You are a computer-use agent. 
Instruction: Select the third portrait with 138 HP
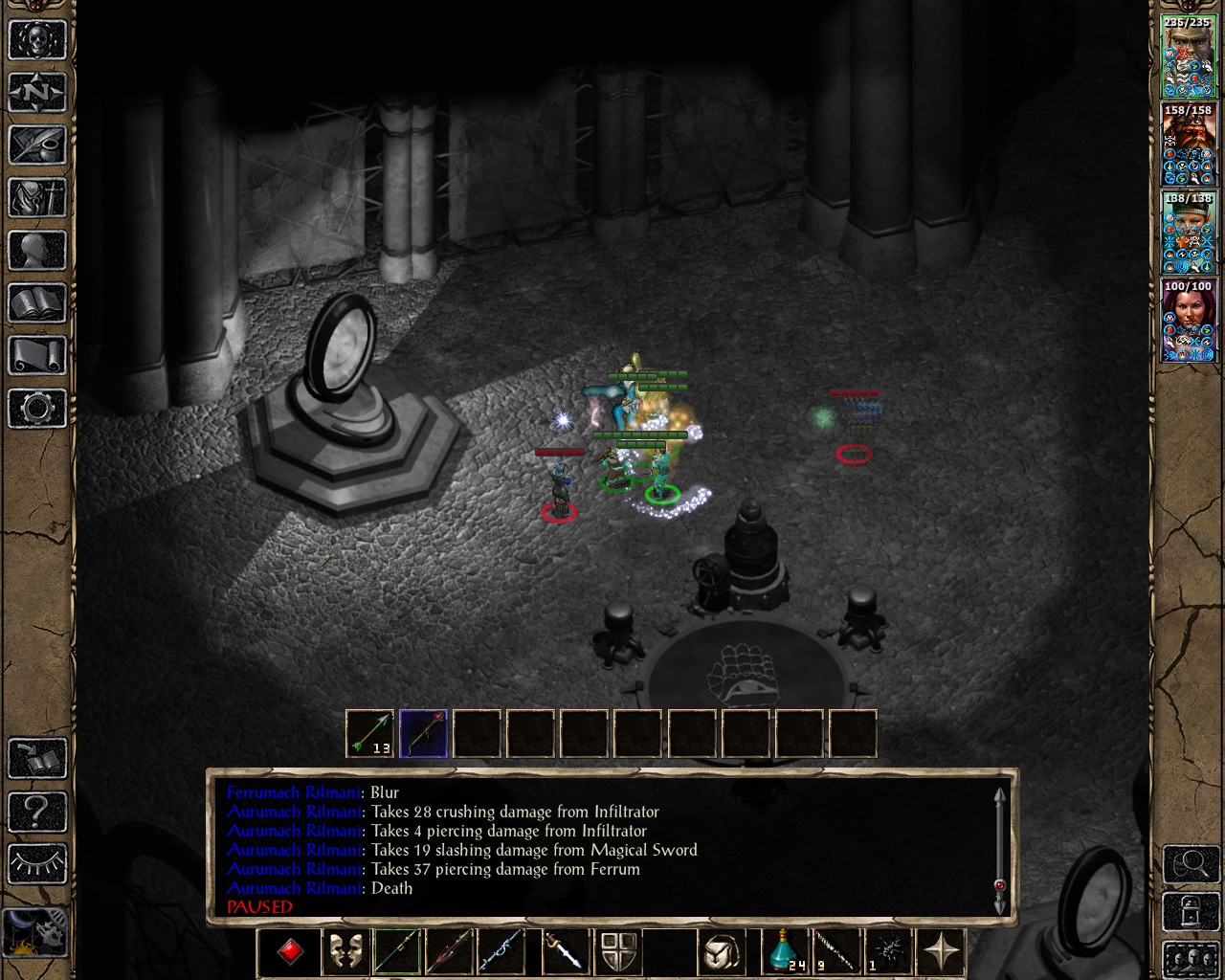(1189, 233)
